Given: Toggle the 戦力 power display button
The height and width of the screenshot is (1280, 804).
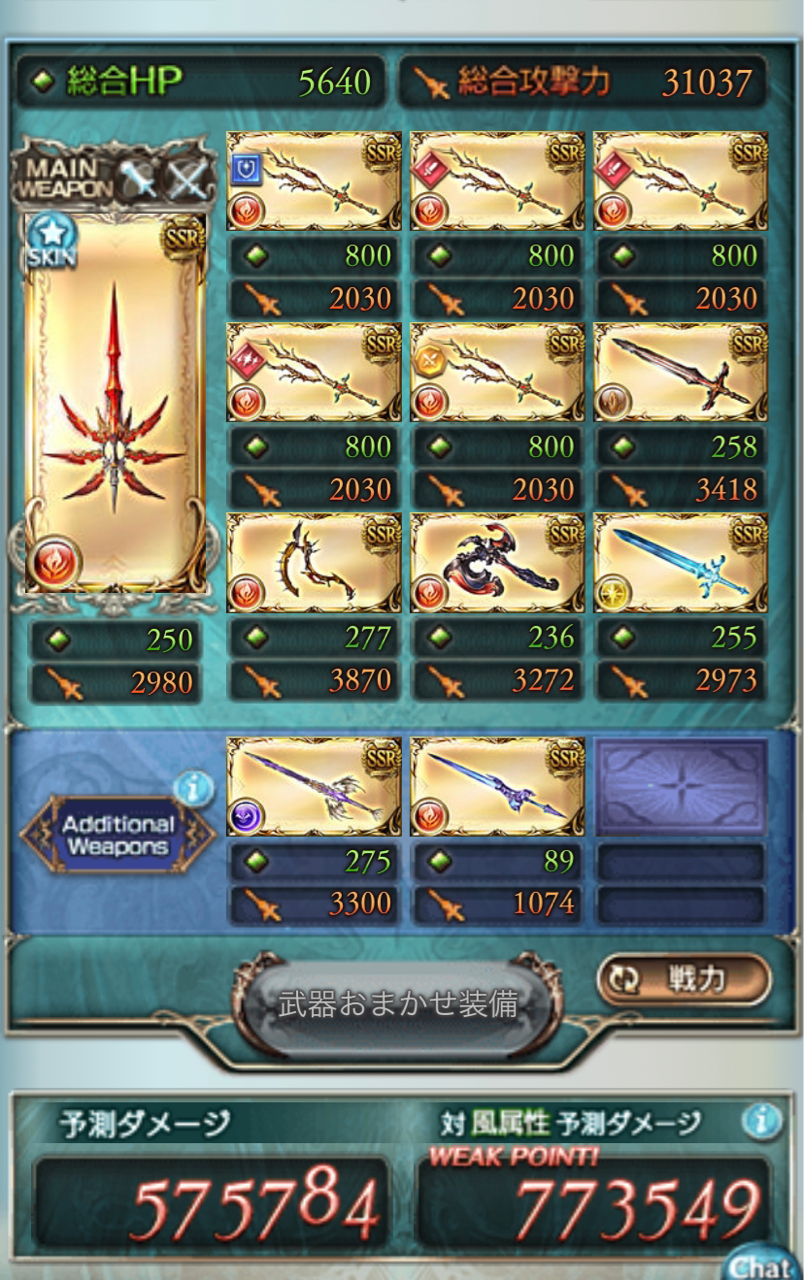Looking at the screenshot, I should point(684,979).
